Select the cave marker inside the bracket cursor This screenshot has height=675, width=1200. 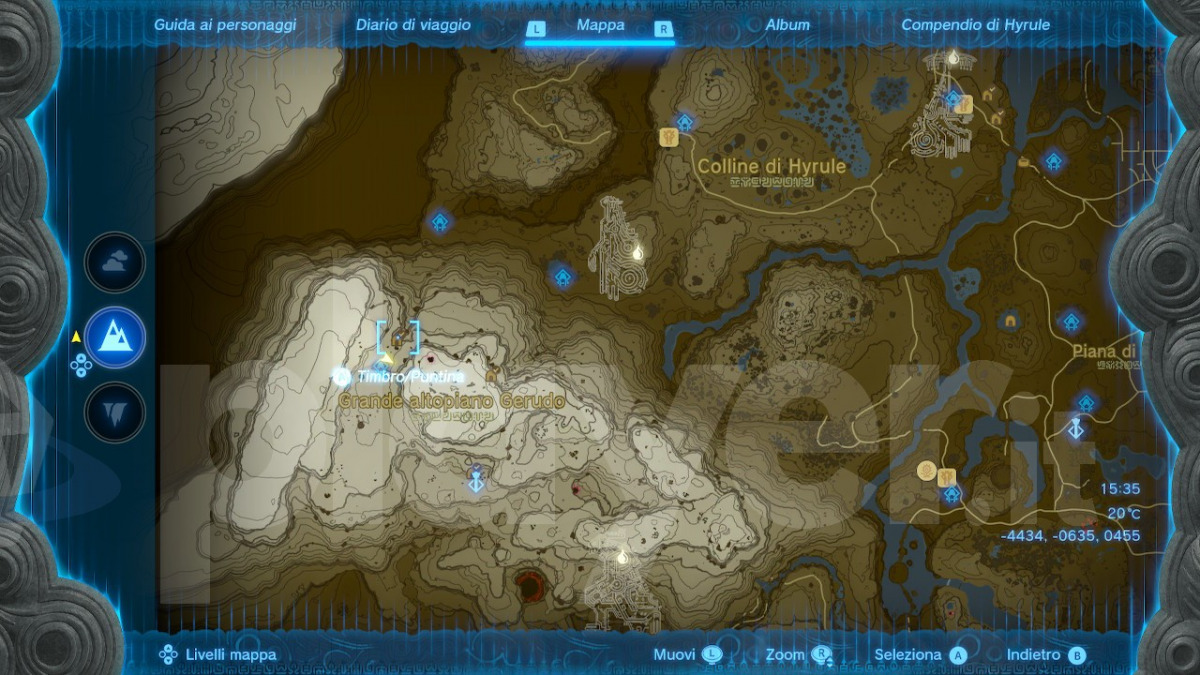click(398, 338)
